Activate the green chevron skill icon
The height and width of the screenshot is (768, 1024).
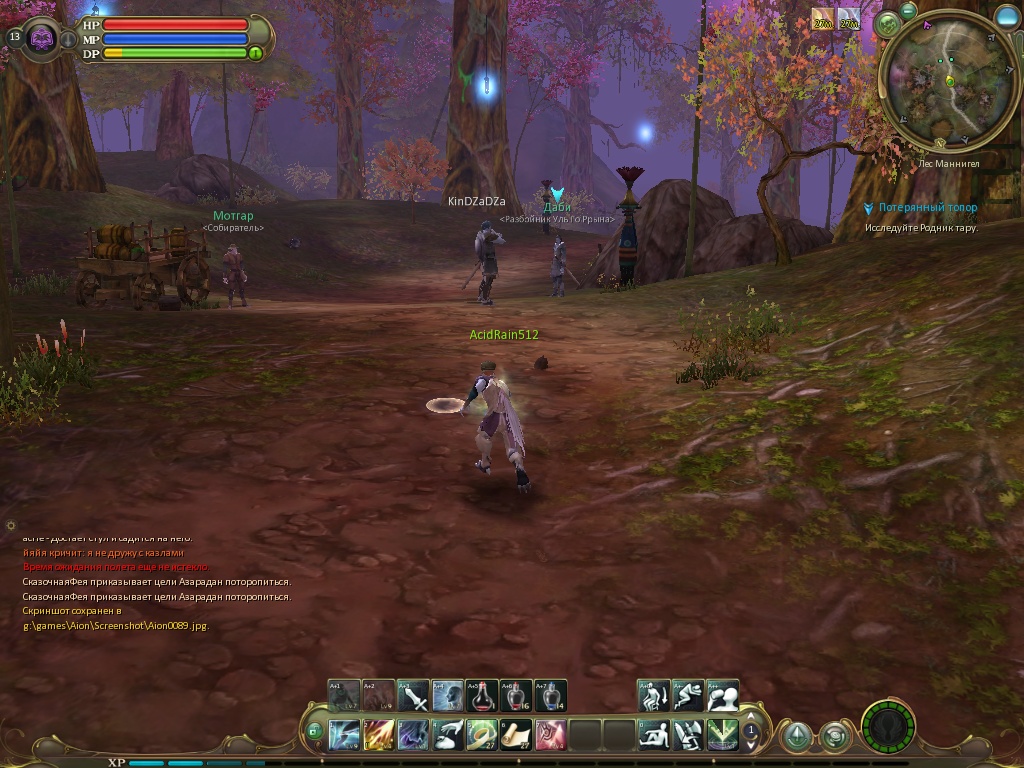point(722,735)
